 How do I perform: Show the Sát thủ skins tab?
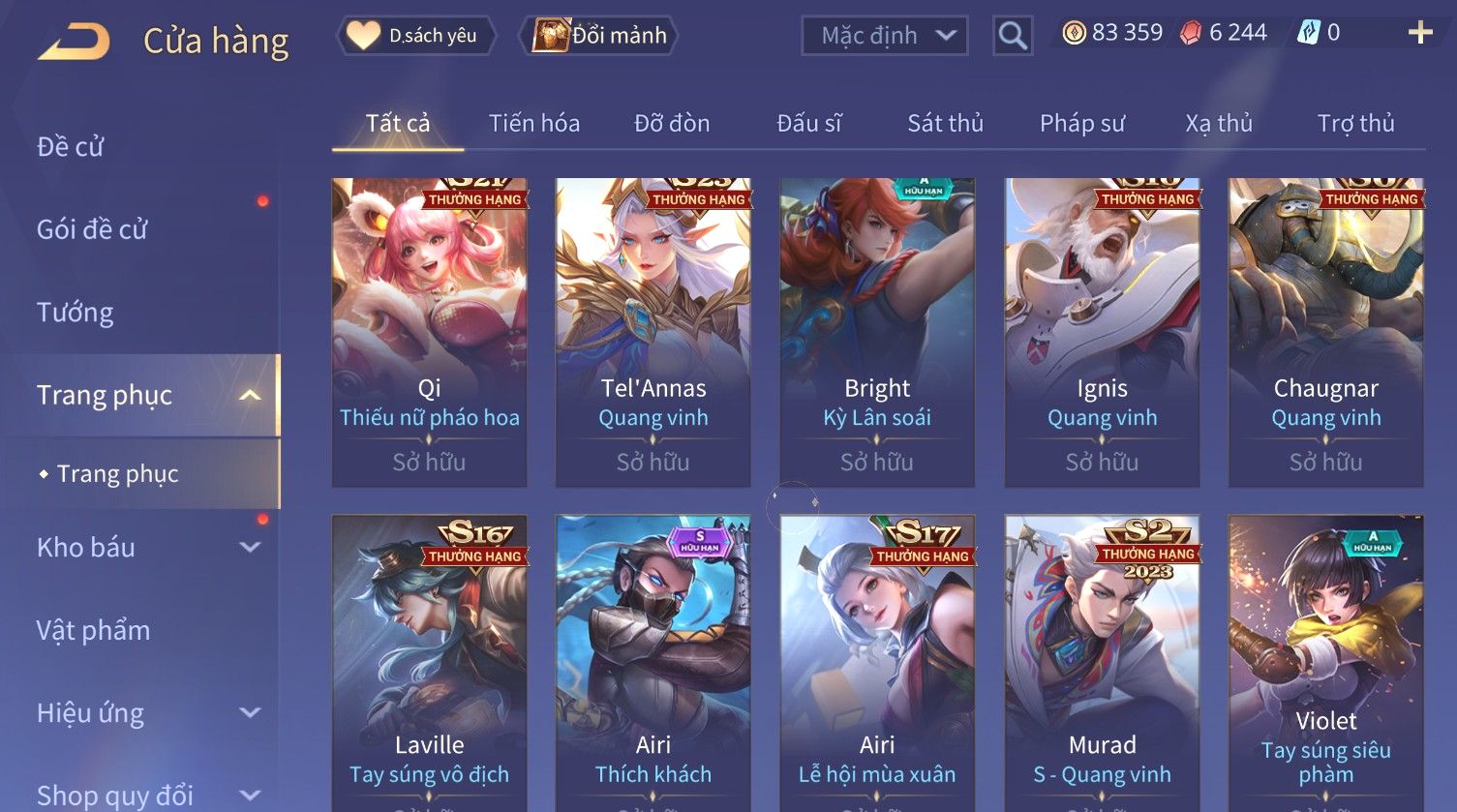point(945,124)
